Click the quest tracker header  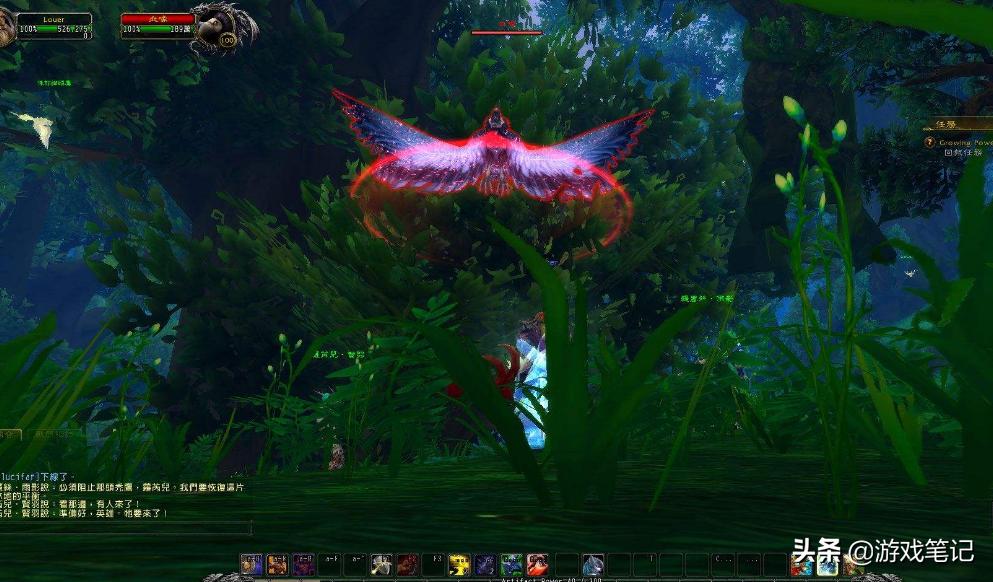tap(957, 126)
